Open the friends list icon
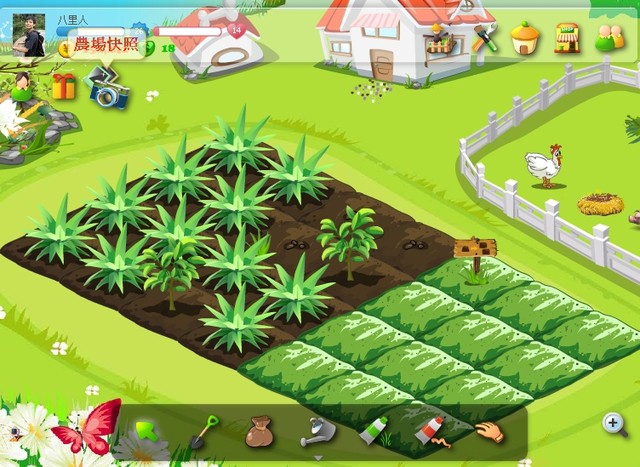This screenshot has height=467, width=640. point(608,38)
